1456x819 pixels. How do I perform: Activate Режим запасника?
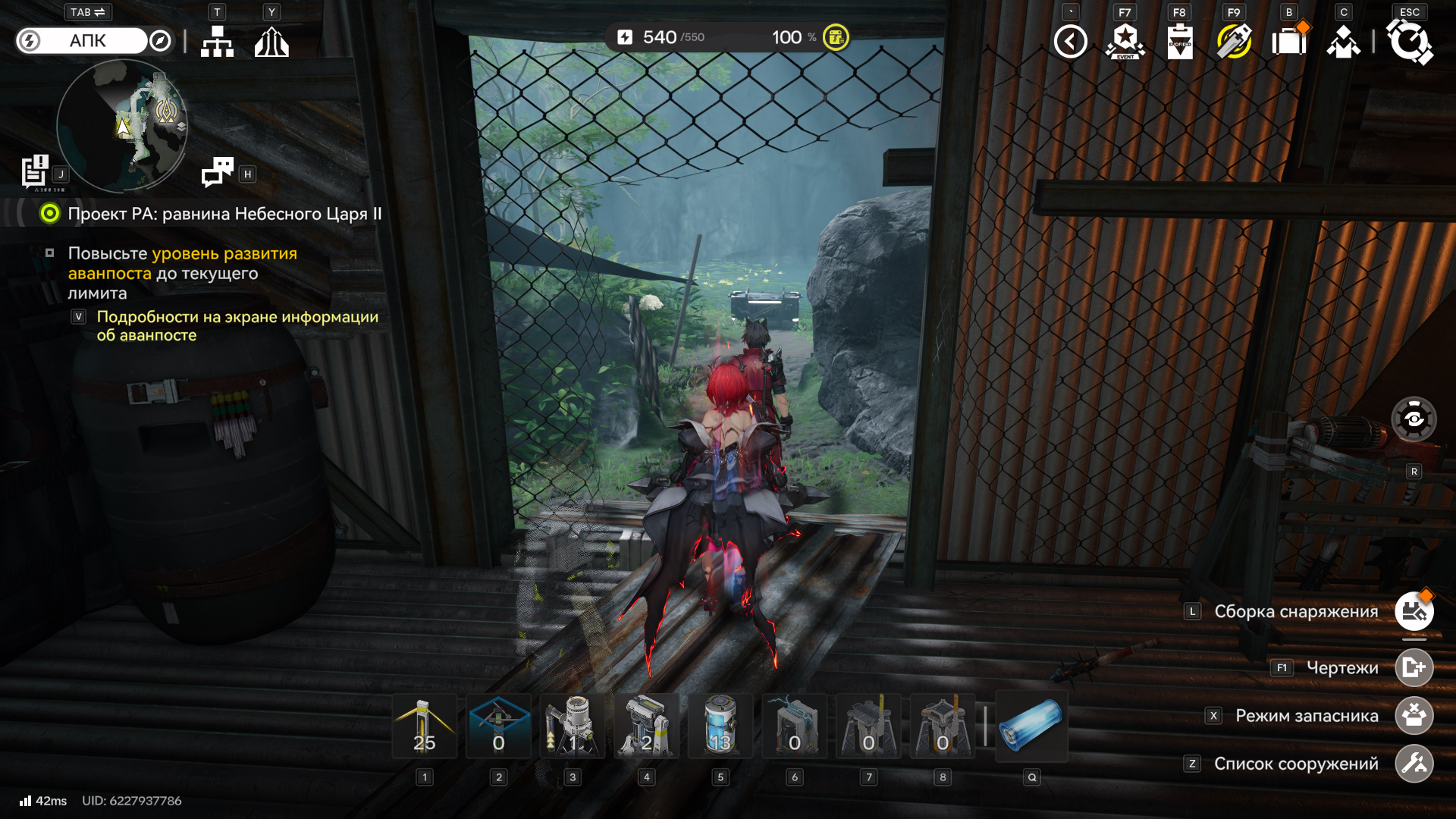[x=1414, y=716]
